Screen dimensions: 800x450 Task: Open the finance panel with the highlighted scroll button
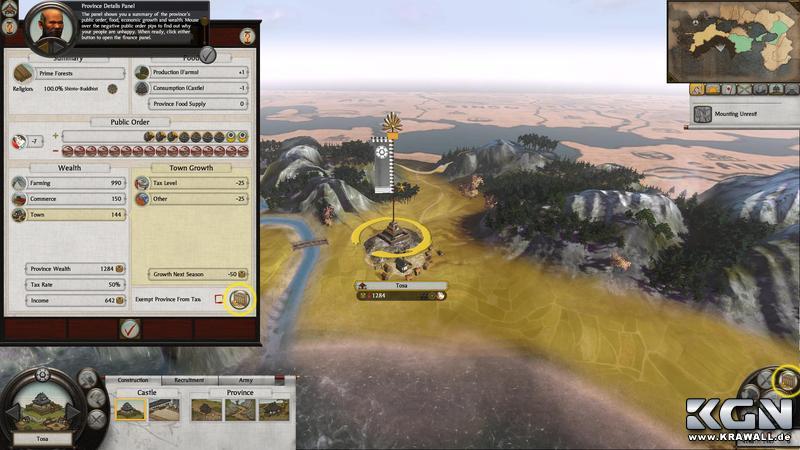[238, 298]
